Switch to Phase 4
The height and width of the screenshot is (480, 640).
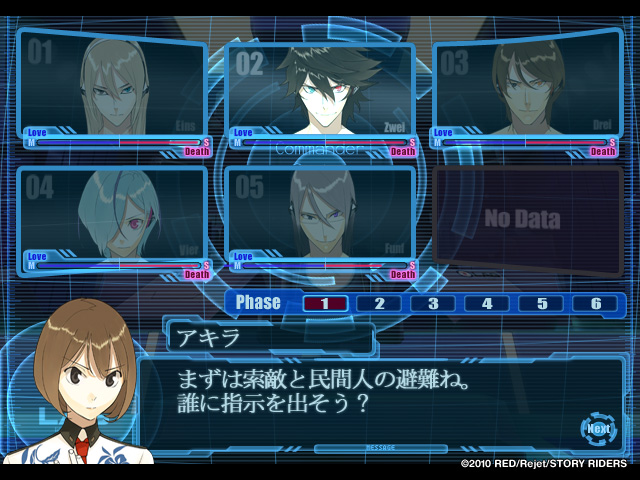coord(487,303)
